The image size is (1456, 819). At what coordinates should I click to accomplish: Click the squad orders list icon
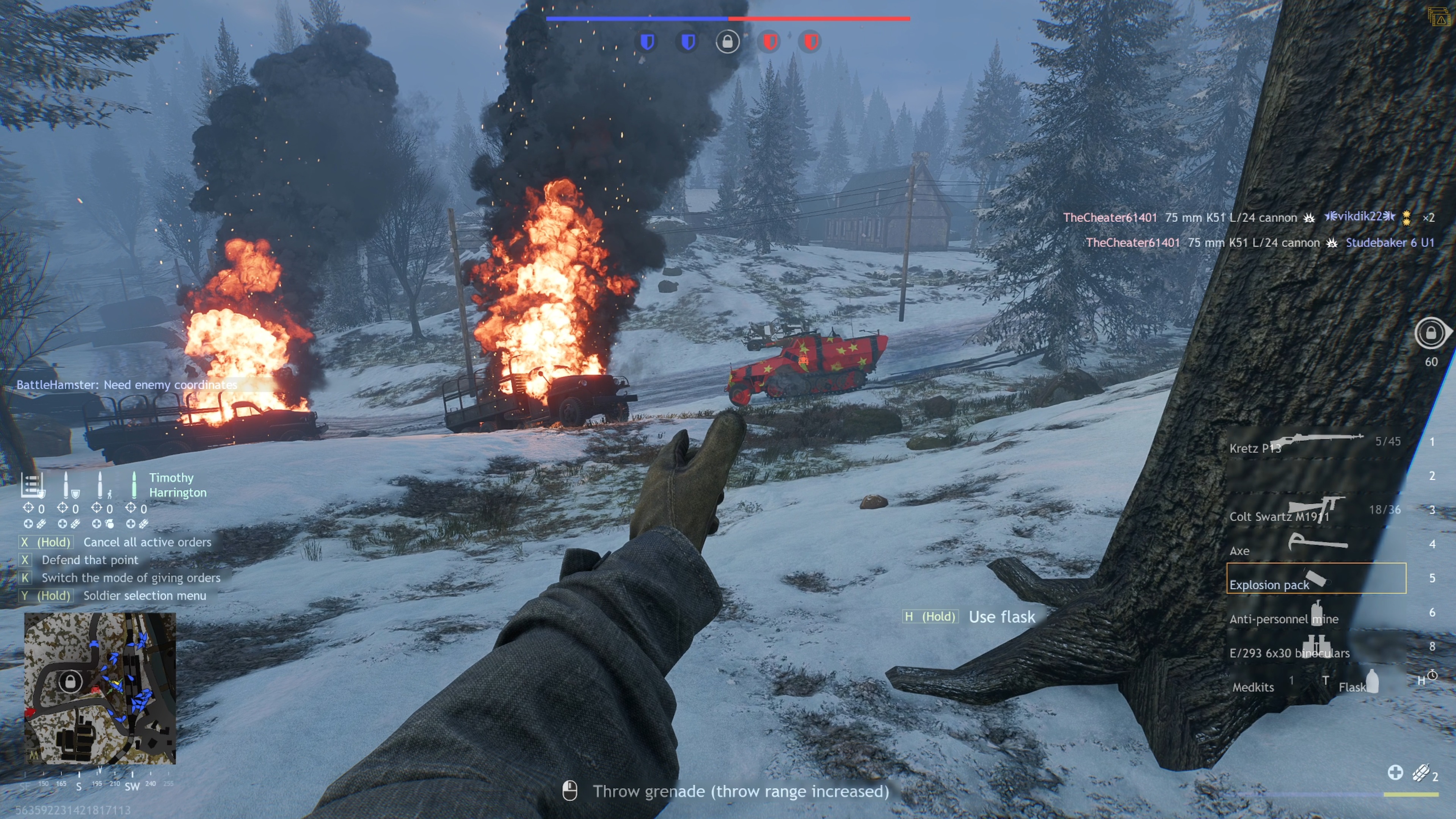coord(31,485)
